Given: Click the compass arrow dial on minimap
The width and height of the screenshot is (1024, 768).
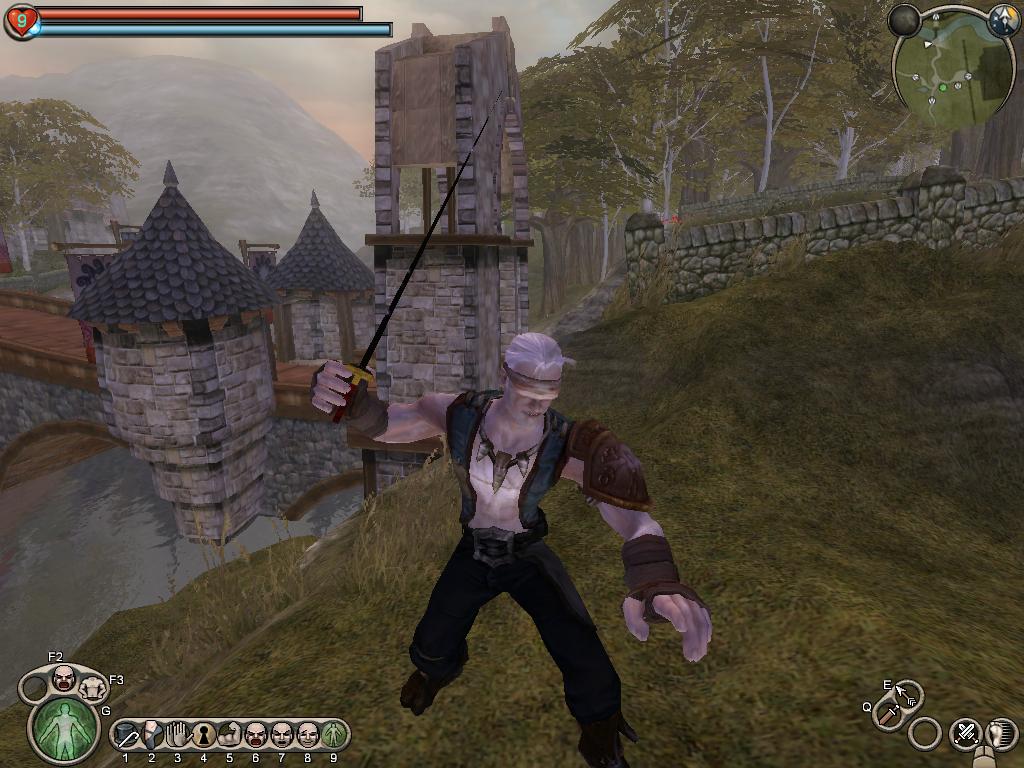Looking at the screenshot, I should click(1002, 20).
